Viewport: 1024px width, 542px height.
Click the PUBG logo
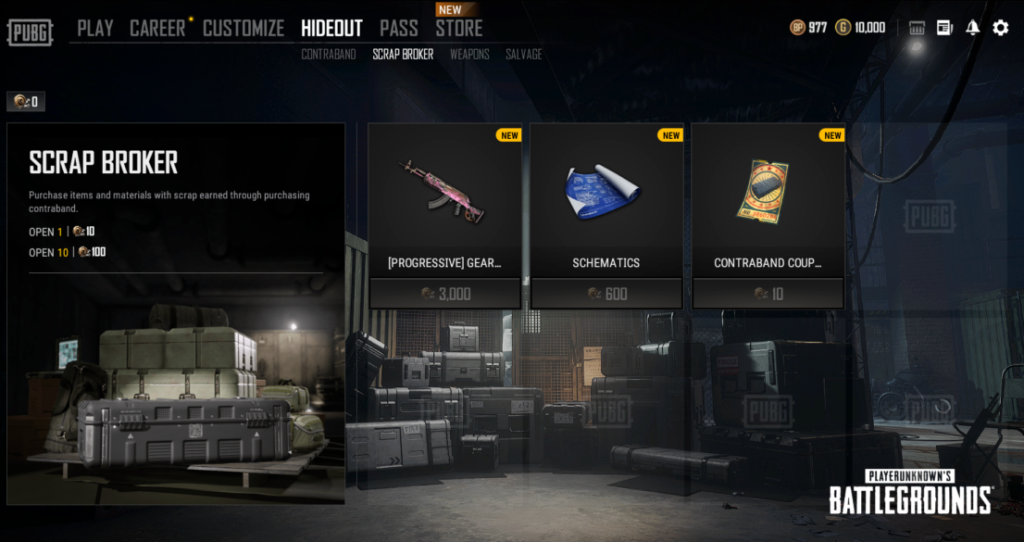click(x=30, y=31)
